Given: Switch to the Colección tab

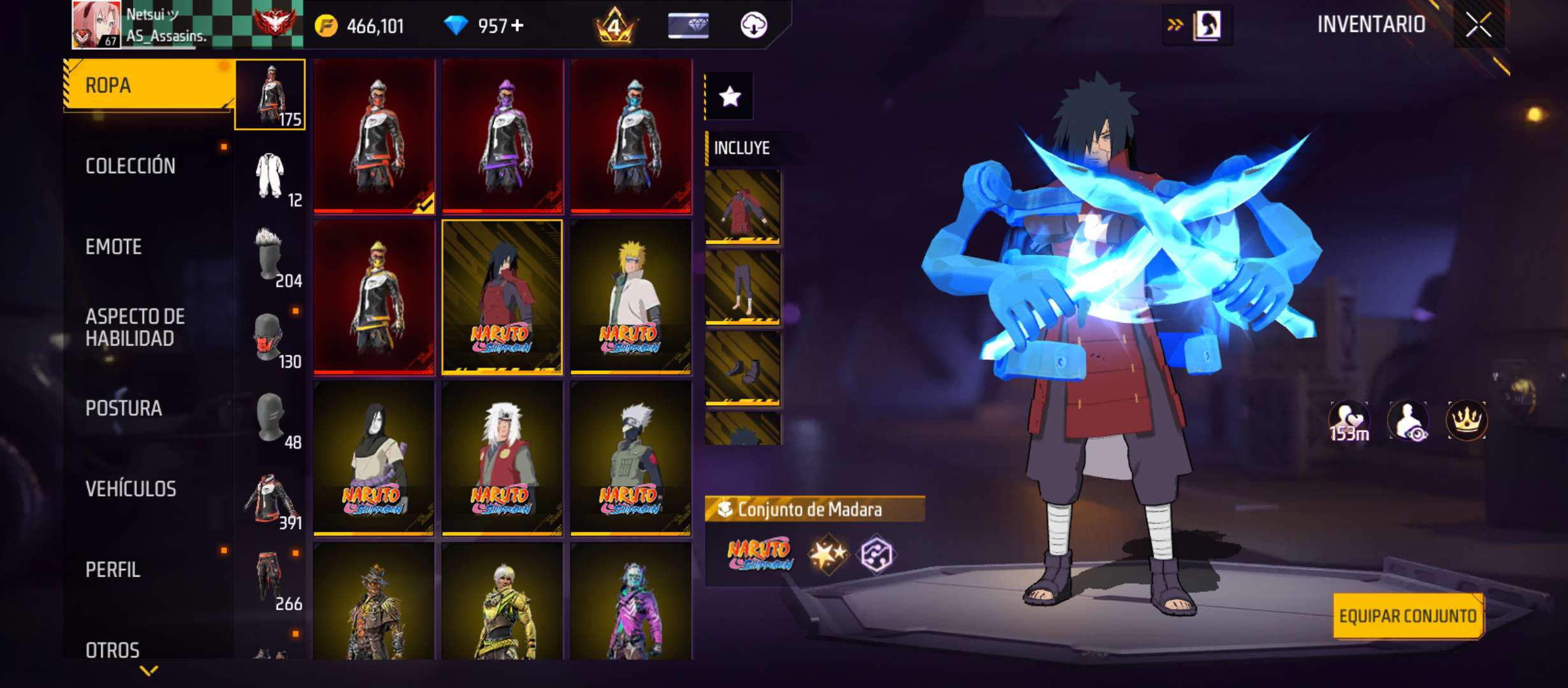Looking at the screenshot, I should [131, 166].
